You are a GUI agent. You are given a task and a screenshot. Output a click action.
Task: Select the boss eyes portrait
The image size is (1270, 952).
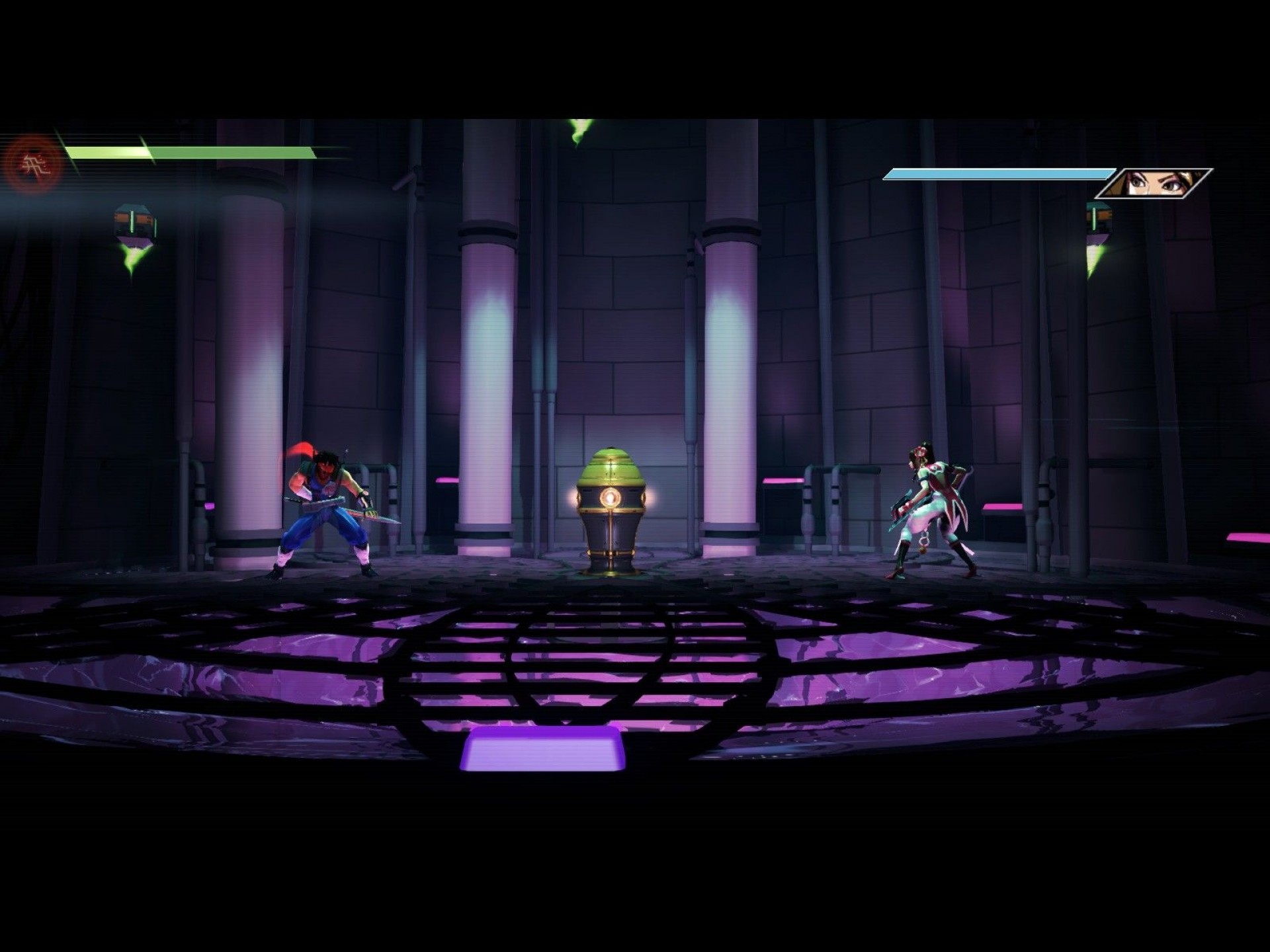coord(1153,183)
